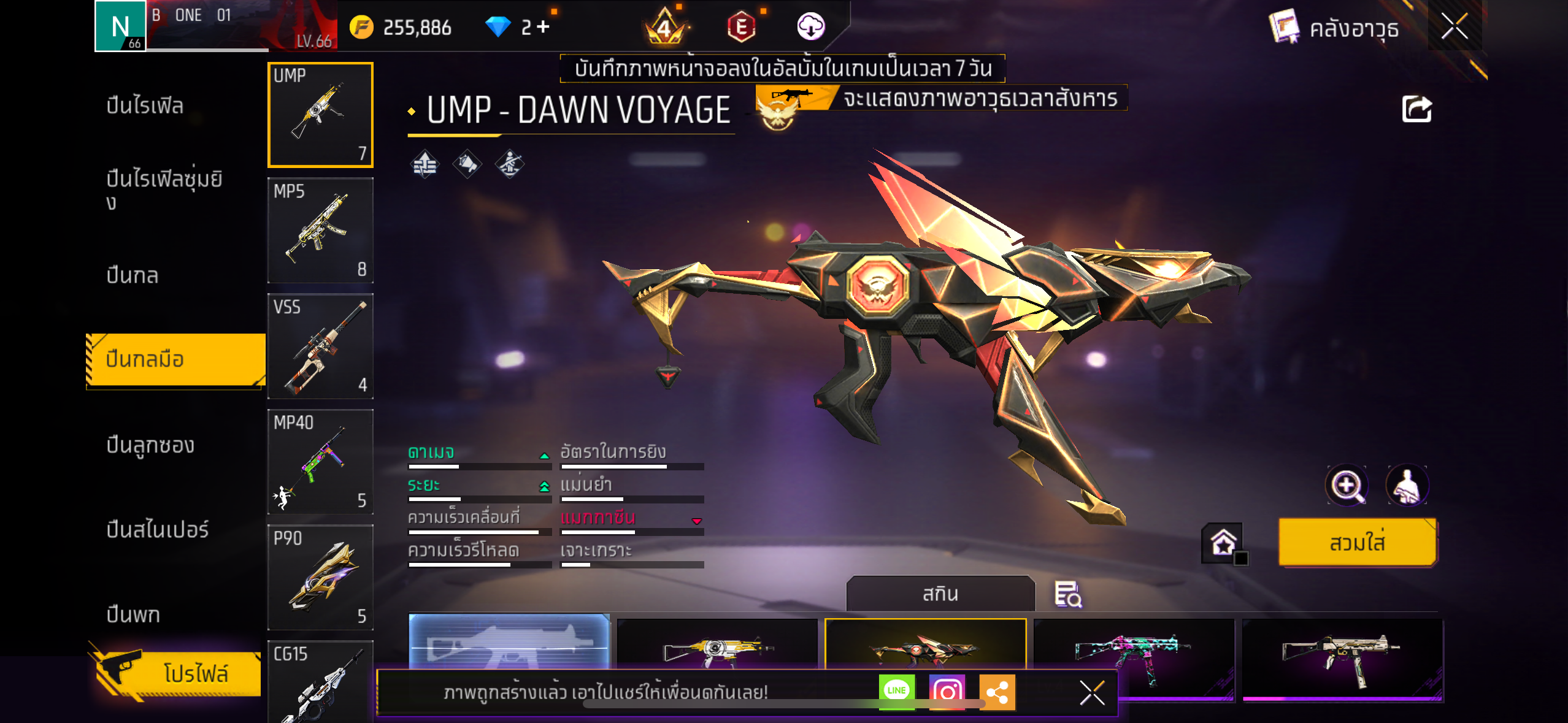The width and height of the screenshot is (1568, 723).
Task: Zoom in with the magnifier icon
Action: 1347,486
